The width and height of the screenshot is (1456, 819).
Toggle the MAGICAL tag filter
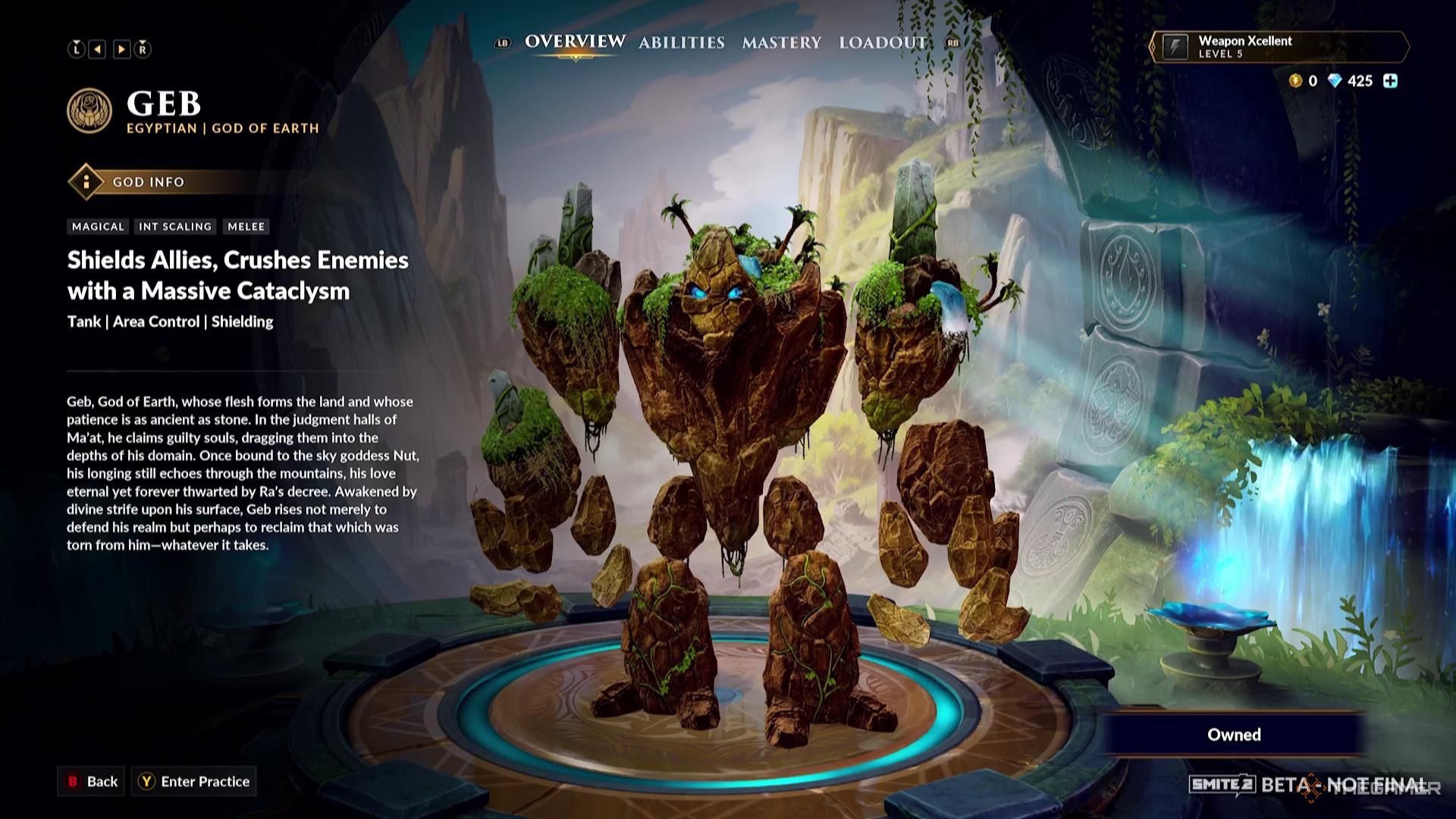click(97, 226)
